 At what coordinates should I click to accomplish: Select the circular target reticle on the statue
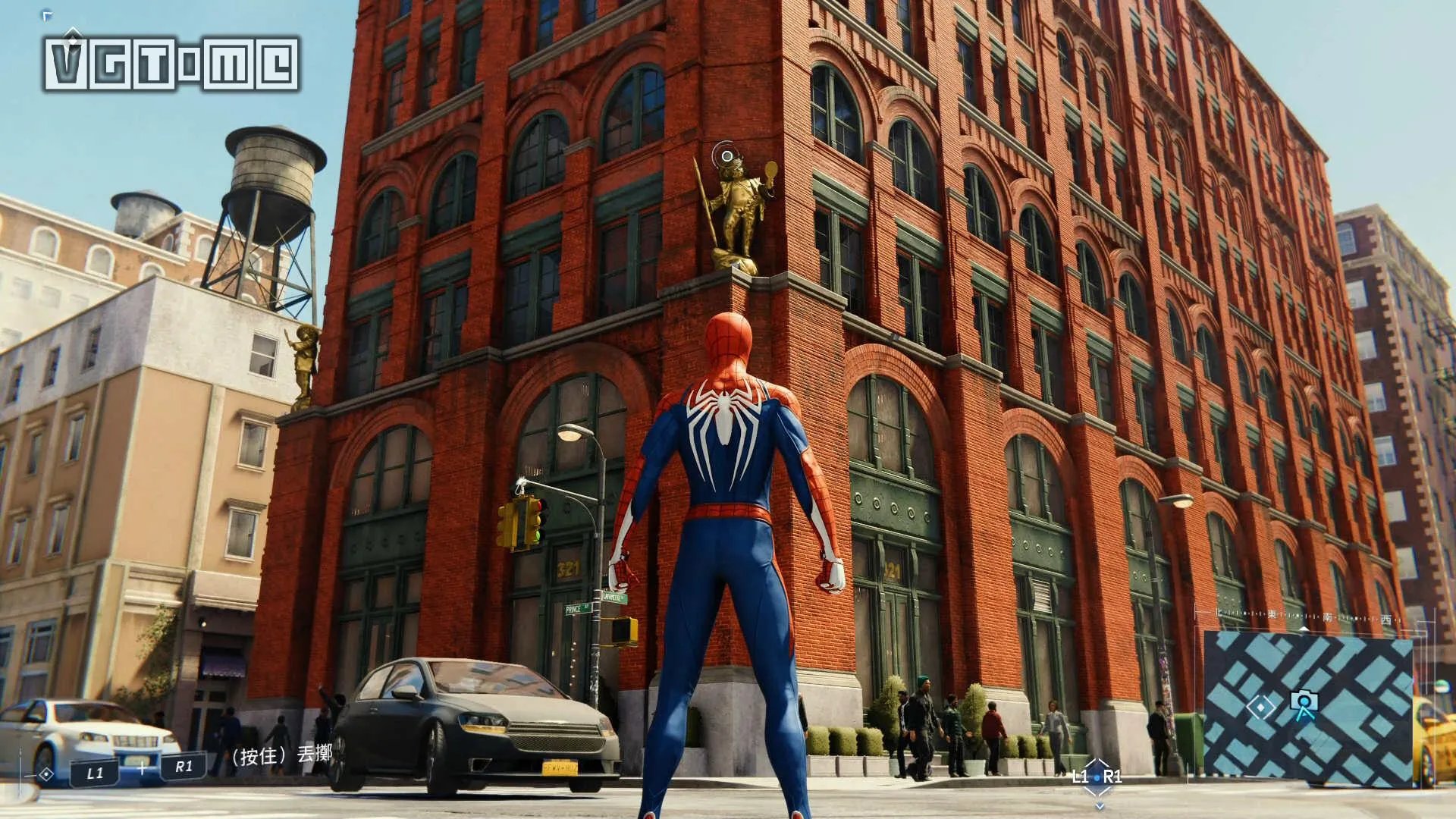[x=727, y=156]
